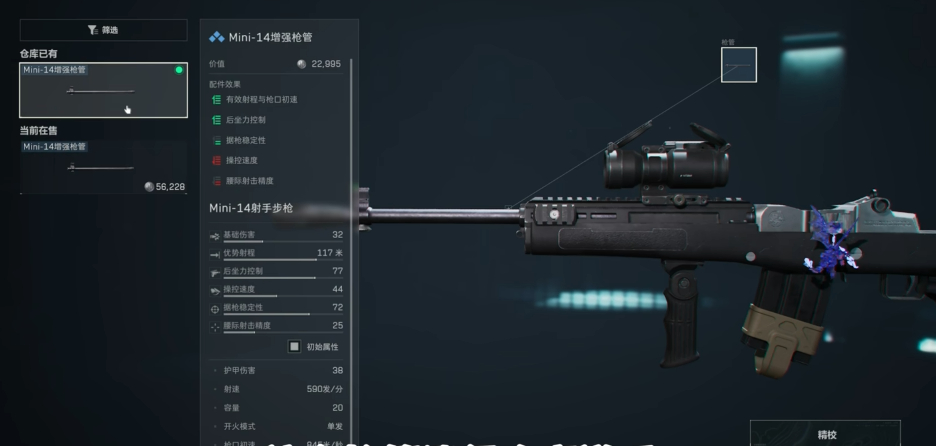Open the 精校 calibration button
936x446 pixels.
coord(825,434)
